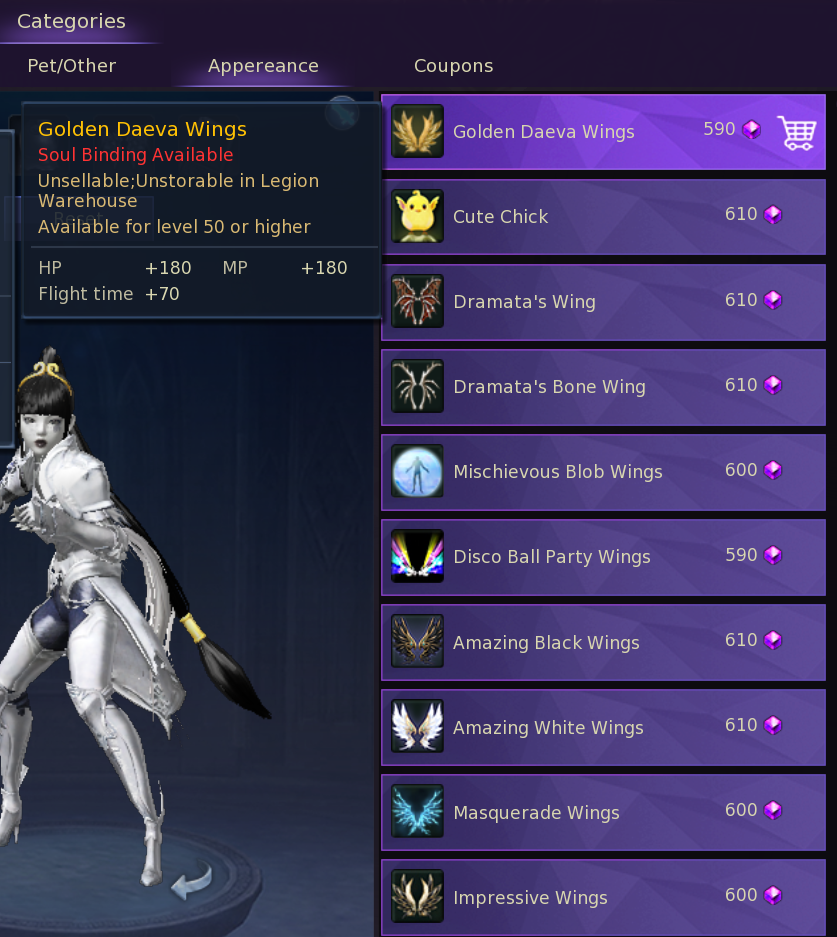Preview the Amazing White Wings item
This screenshot has width=837, height=937.
click(548, 728)
